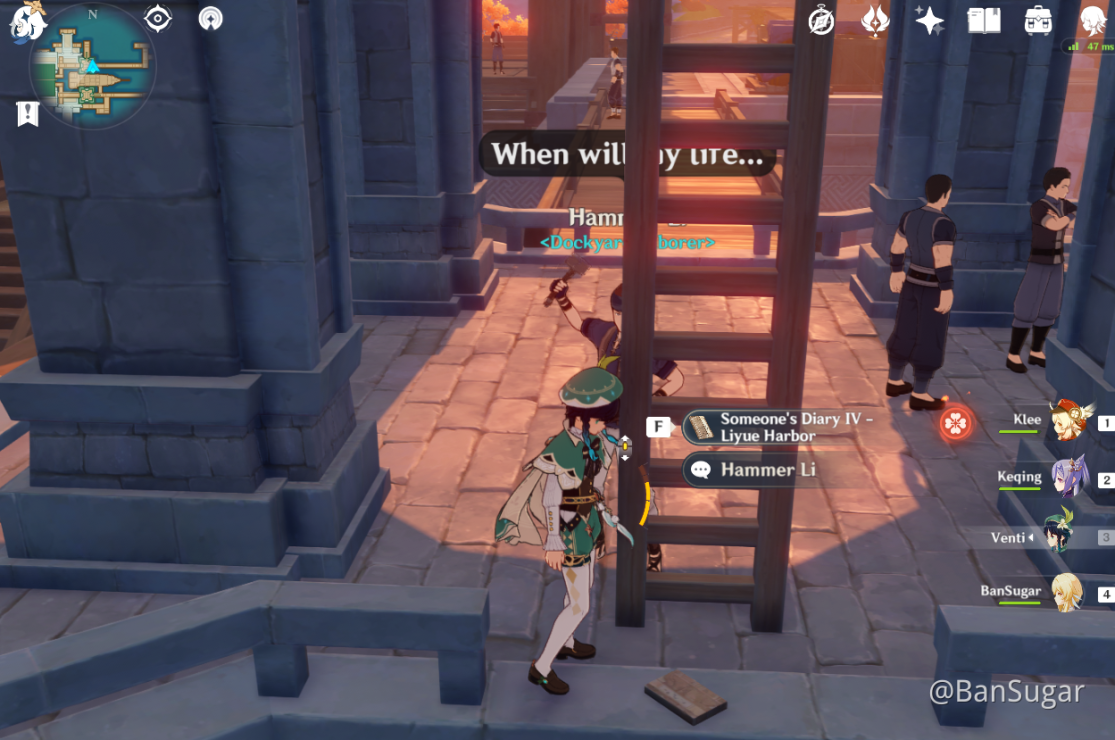The width and height of the screenshot is (1115, 740).
Task: Switch to Keqing in the party
Action: click(x=1068, y=478)
